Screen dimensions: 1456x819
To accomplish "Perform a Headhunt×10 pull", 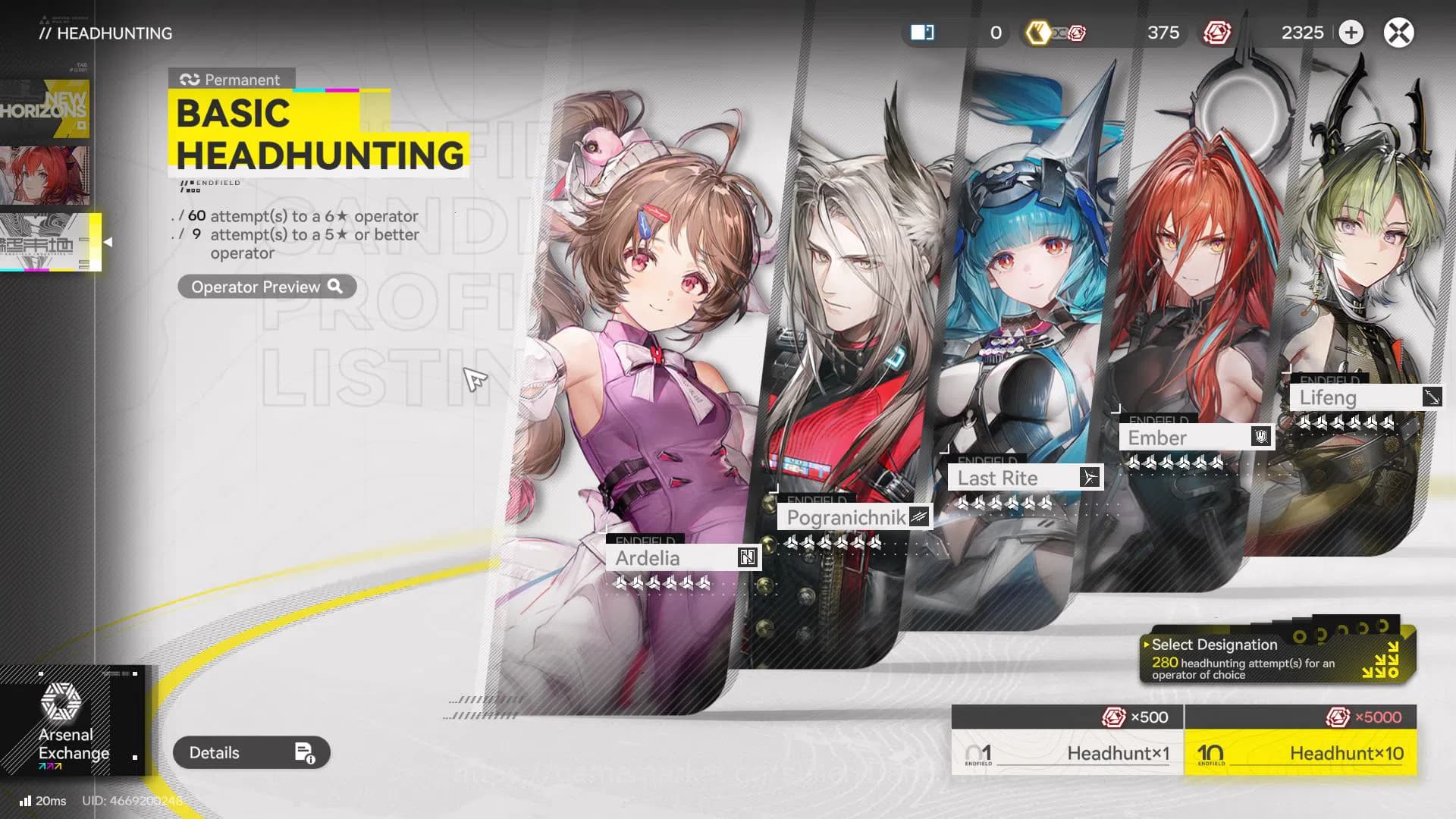I will pos(1300,753).
